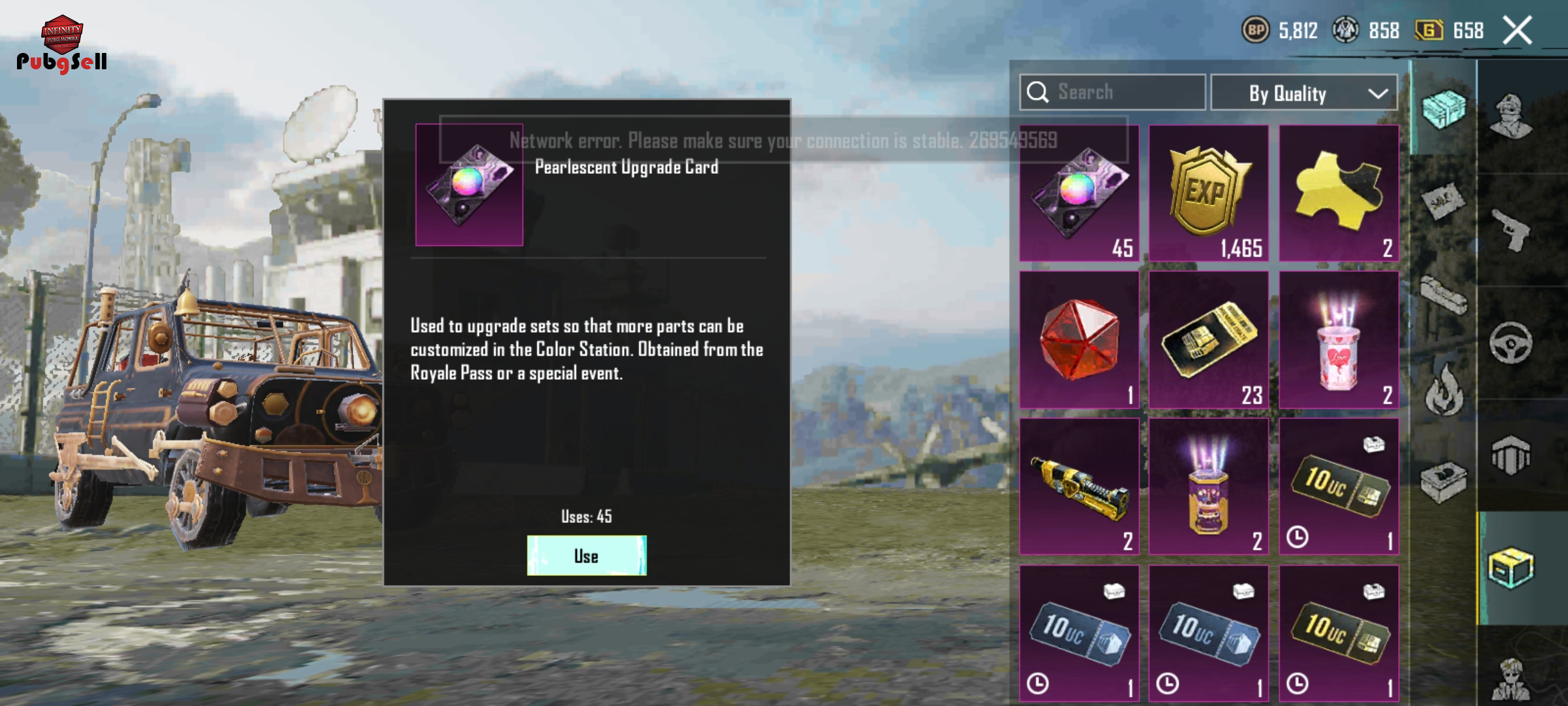The height and width of the screenshot is (706, 1568).
Task: Pick the golden ticket stack of 23
Action: [x=1209, y=340]
